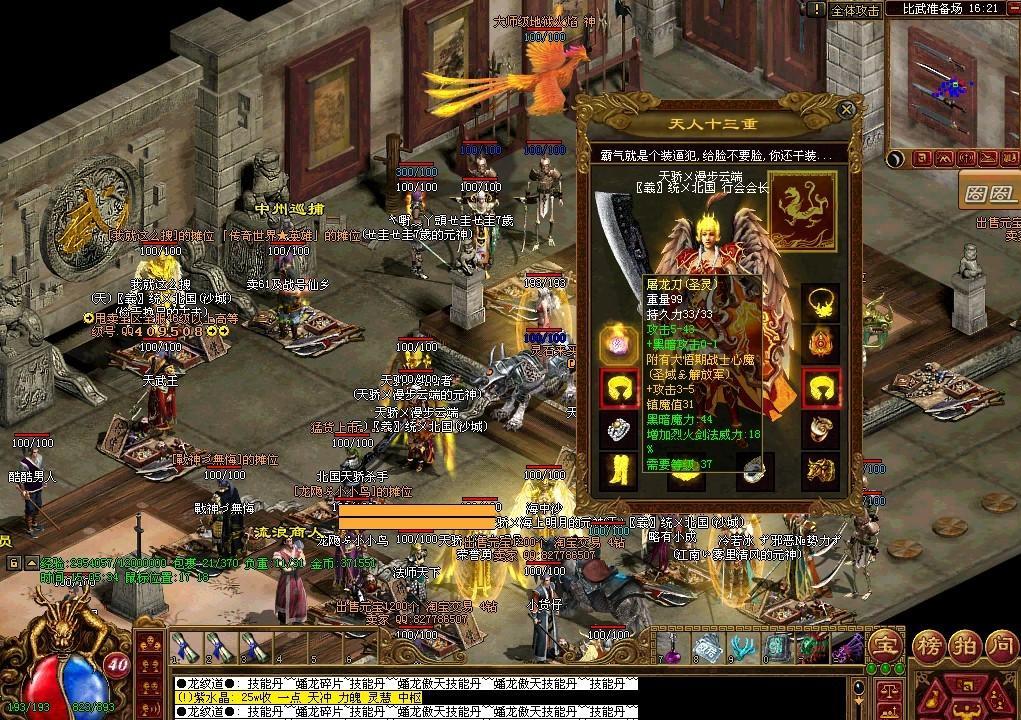1021x720 pixels.
Task: Select the golden ox head equipment slot
Action: click(820, 470)
